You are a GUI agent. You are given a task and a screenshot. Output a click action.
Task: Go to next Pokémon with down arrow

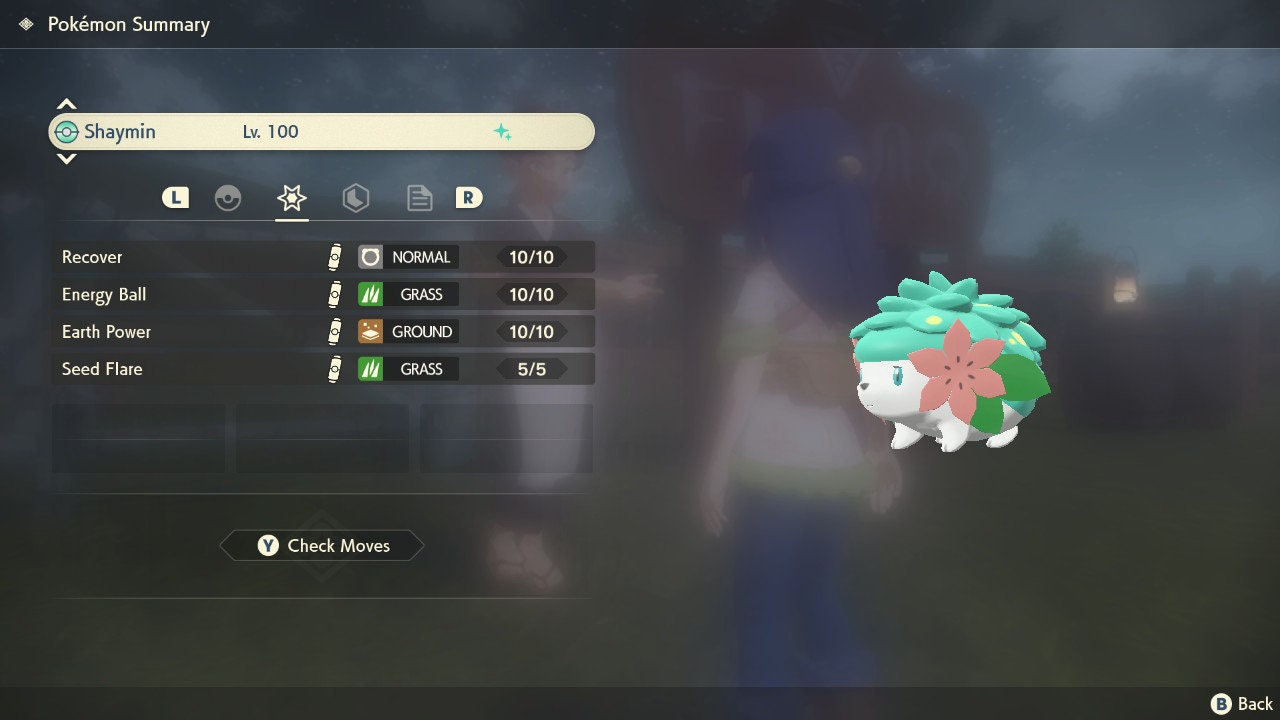pyautogui.click(x=66, y=159)
